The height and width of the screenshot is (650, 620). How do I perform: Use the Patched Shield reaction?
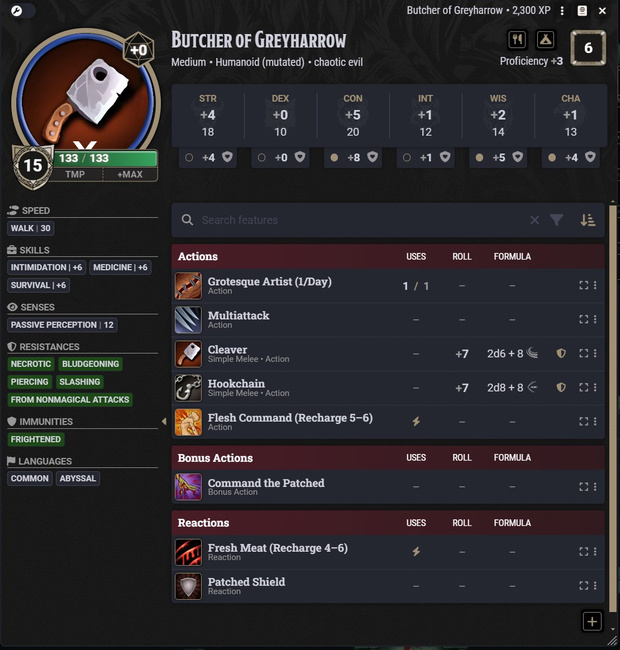click(x=189, y=586)
